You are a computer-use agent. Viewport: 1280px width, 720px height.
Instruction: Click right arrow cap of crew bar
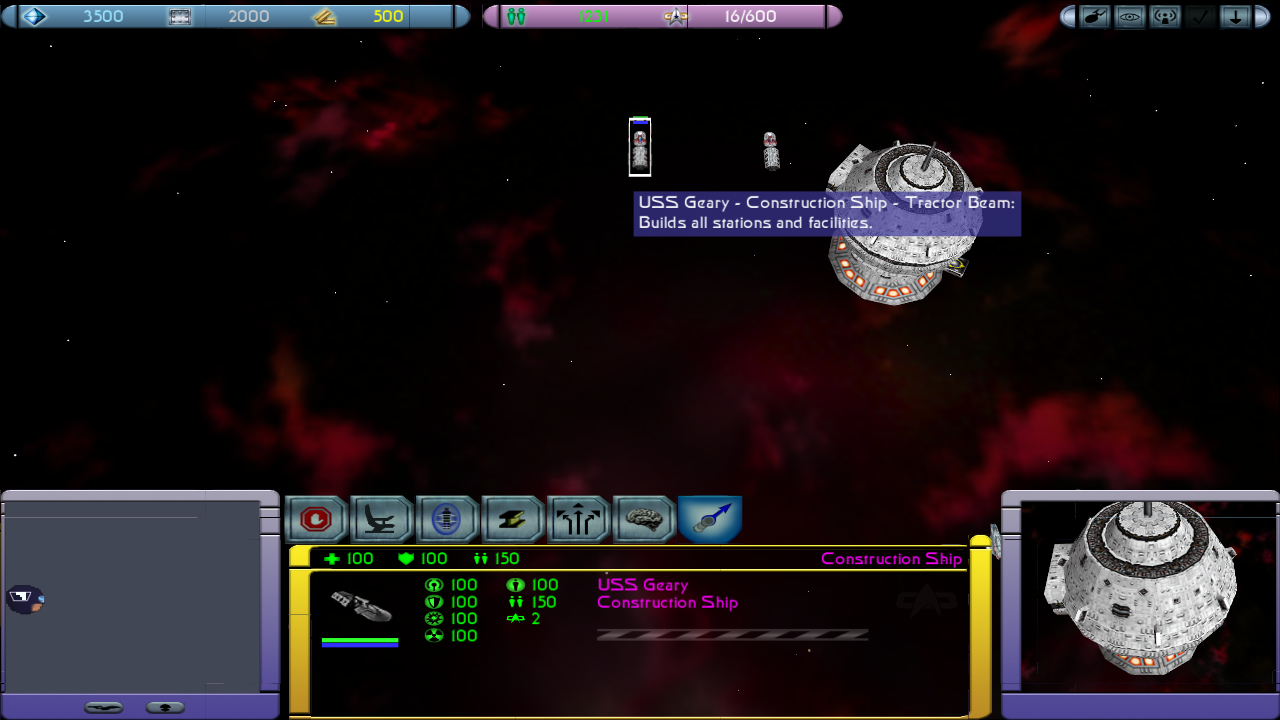coord(834,17)
